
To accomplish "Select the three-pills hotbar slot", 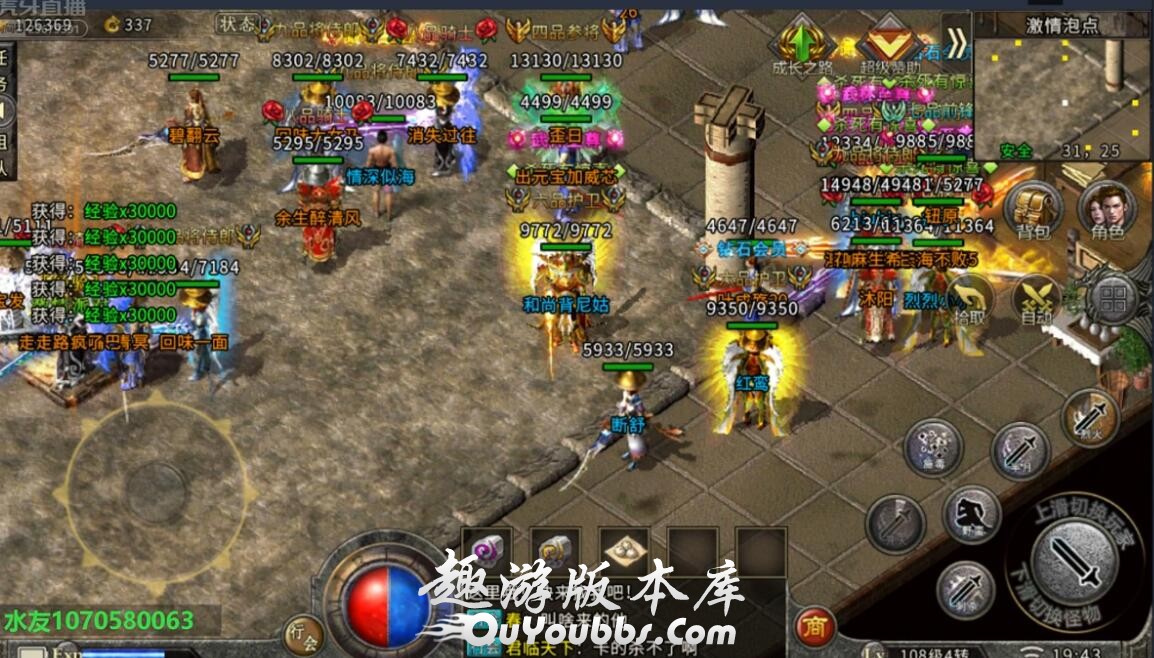I will (624, 549).
